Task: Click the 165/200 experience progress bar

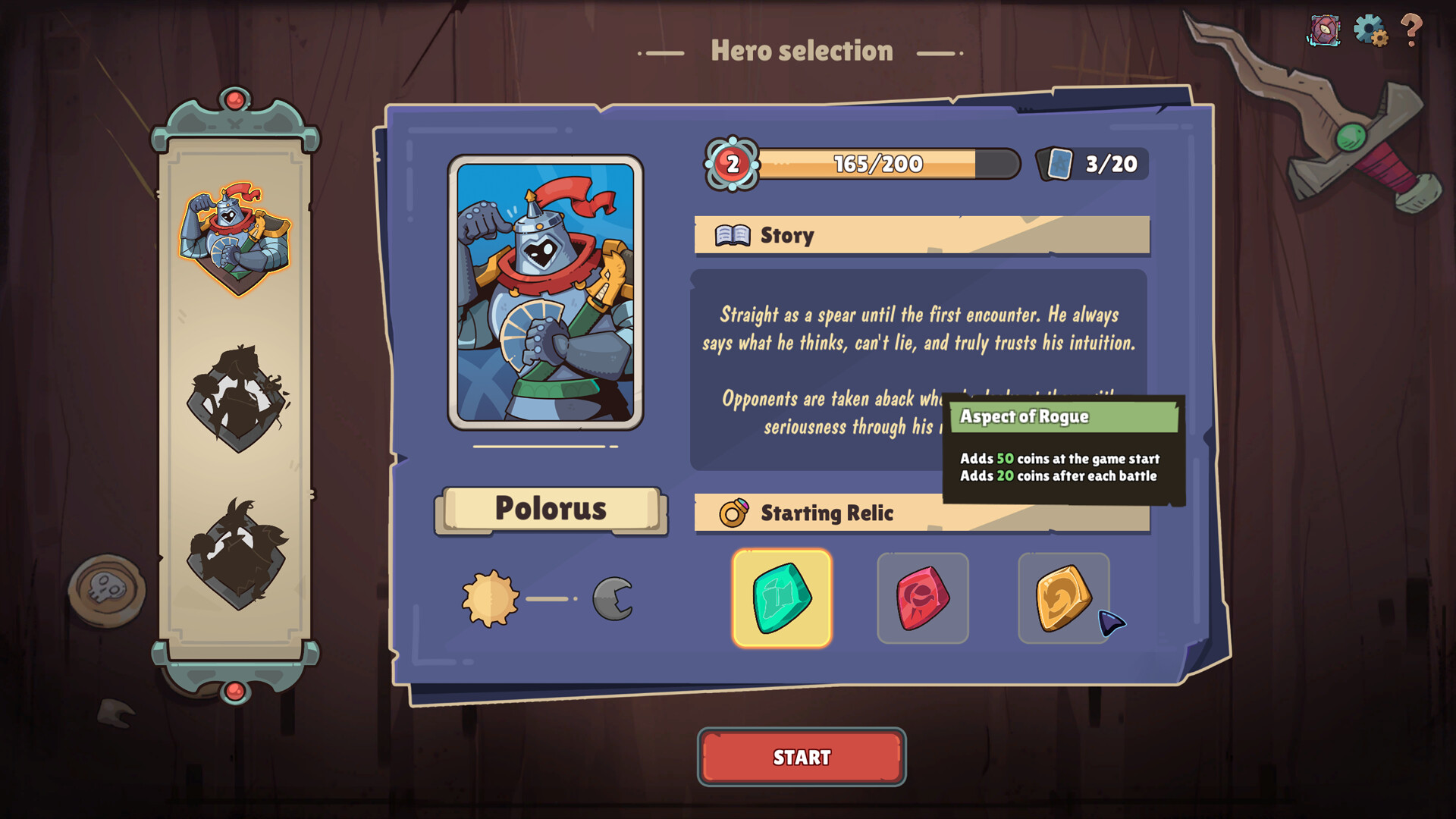Action: (x=876, y=162)
